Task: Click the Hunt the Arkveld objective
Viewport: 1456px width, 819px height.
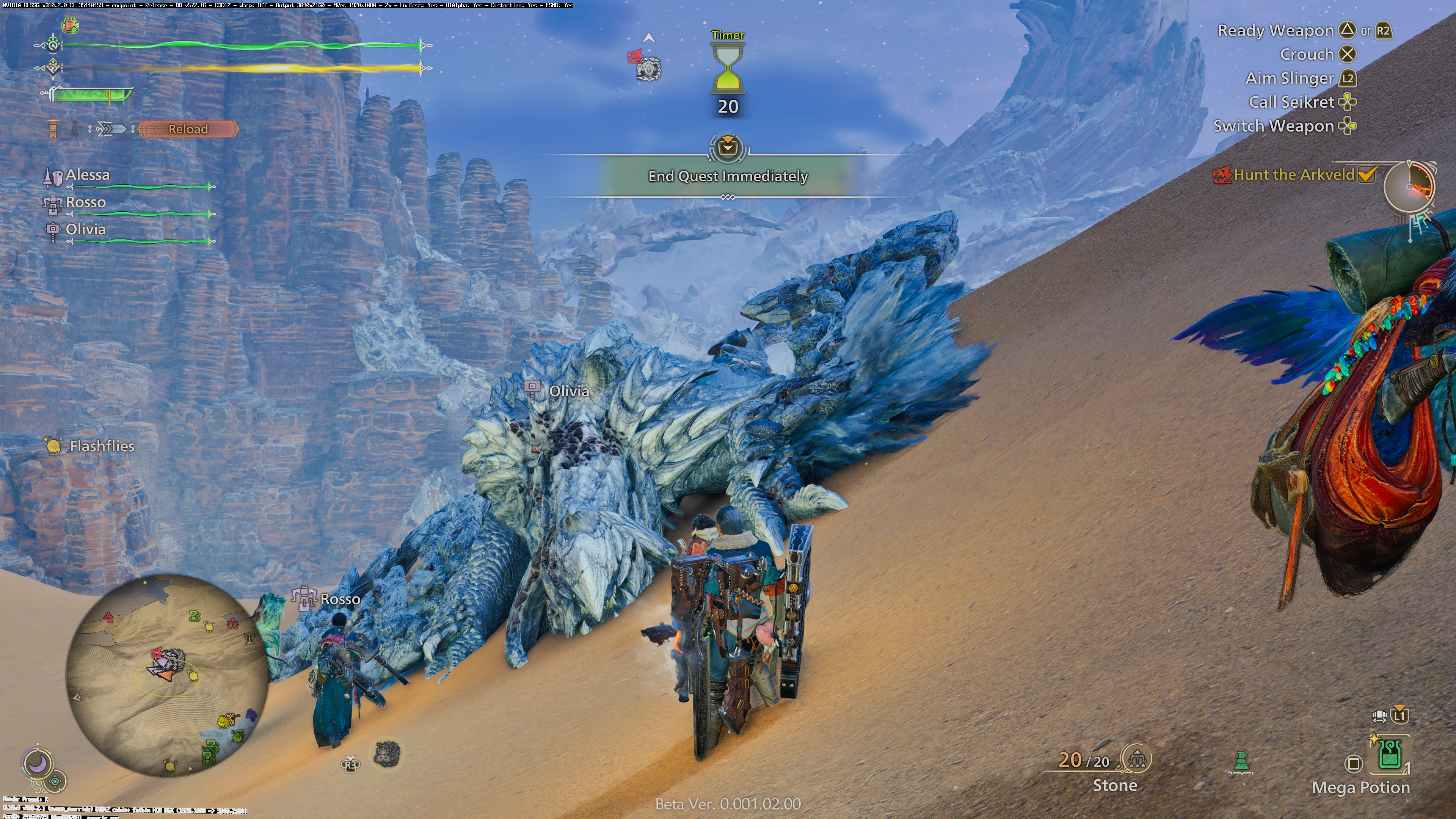Action: tap(1294, 175)
